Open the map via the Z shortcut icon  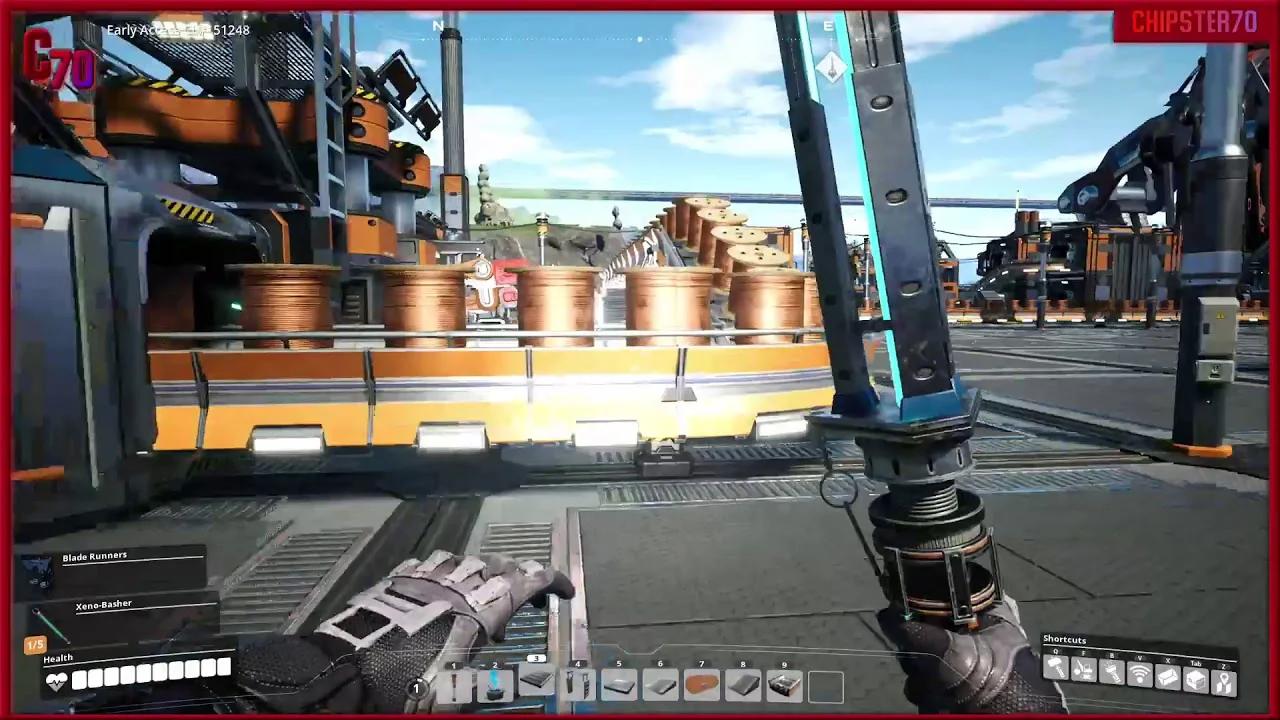(1226, 680)
